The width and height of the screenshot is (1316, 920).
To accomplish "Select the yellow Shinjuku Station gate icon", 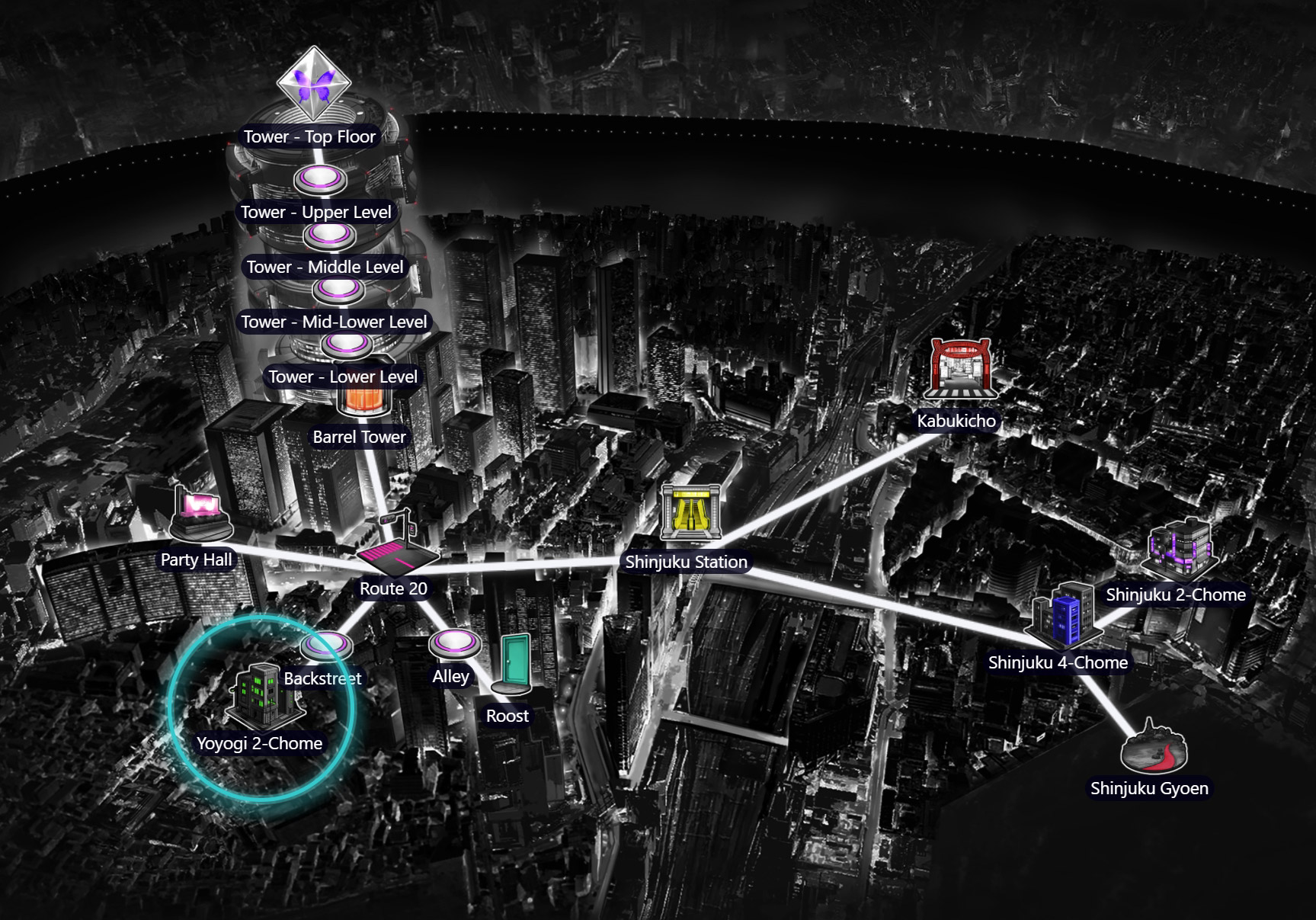I will click(692, 511).
